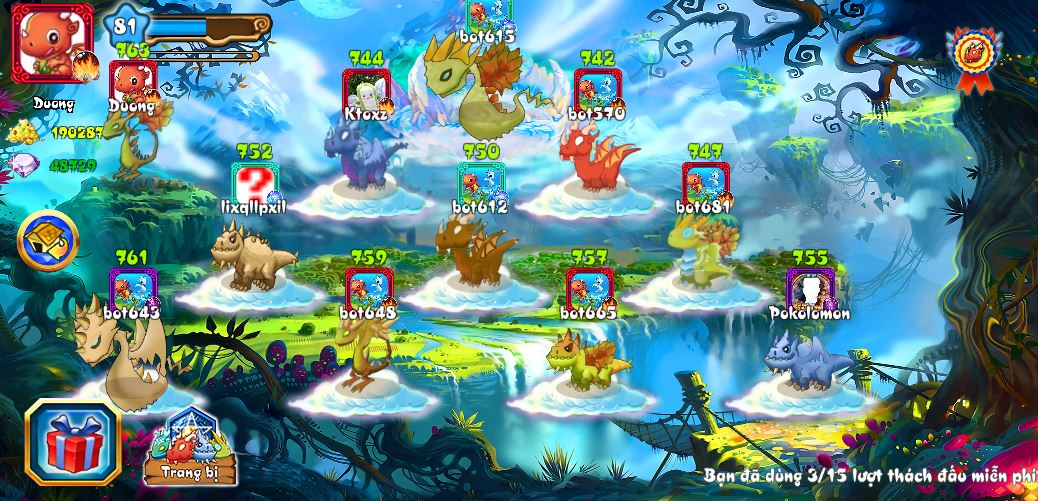Click the yellow graduation cap button
Viewport: 1038px width, 501px height.
(x=48, y=240)
